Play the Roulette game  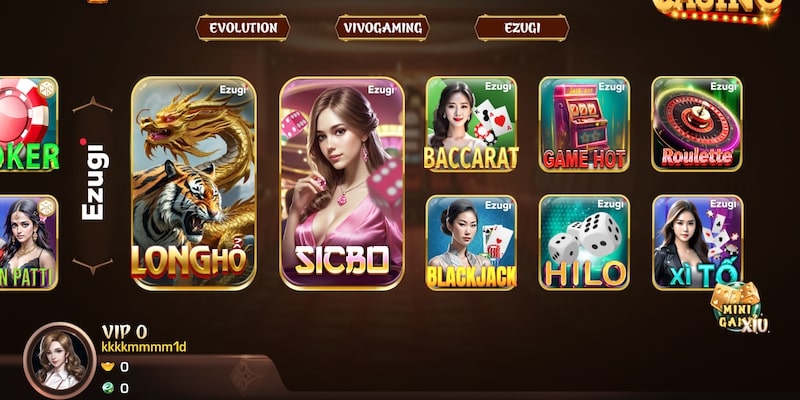click(697, 124)
